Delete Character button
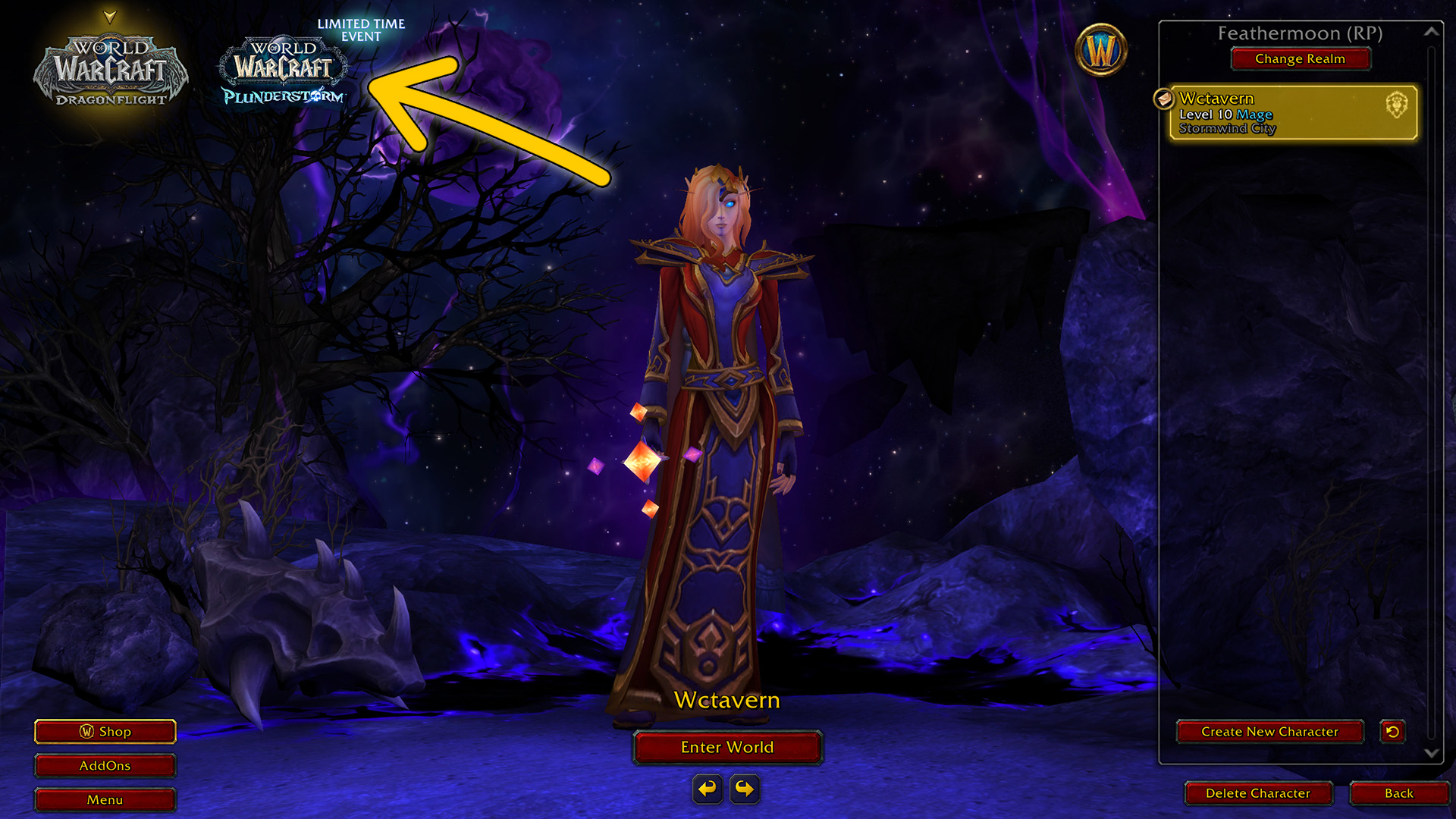Image resolution: width=1456 pixels, height=819 pixels. pos(1258,793)
